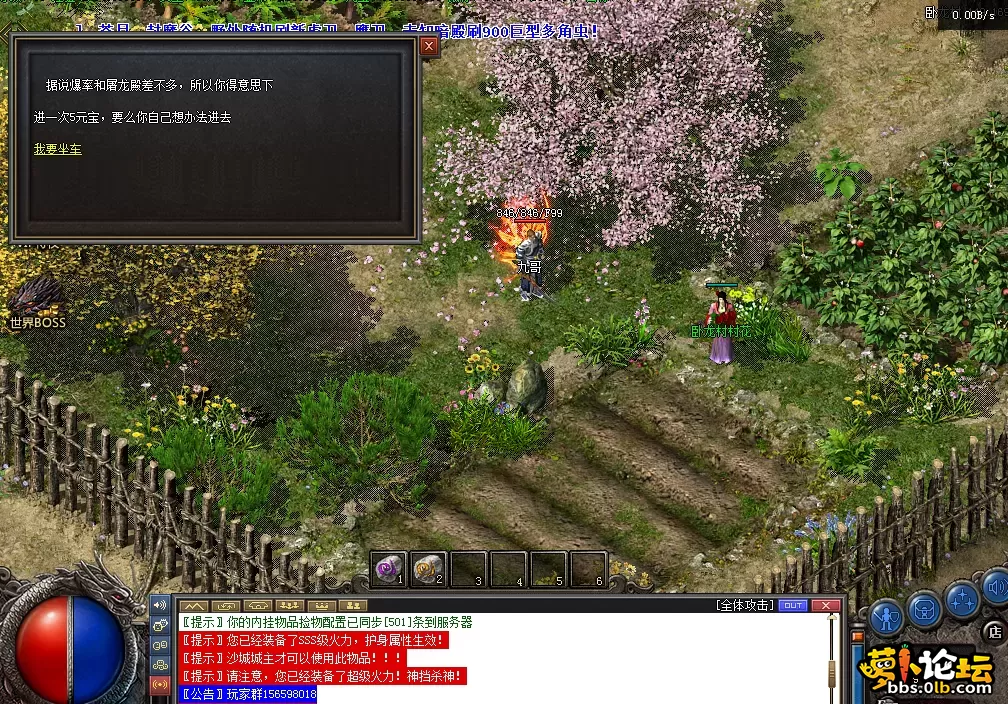1008x704 pixels.
Task: Use the purple scroll in hotbar slot 1
Action: pos(388,569)
